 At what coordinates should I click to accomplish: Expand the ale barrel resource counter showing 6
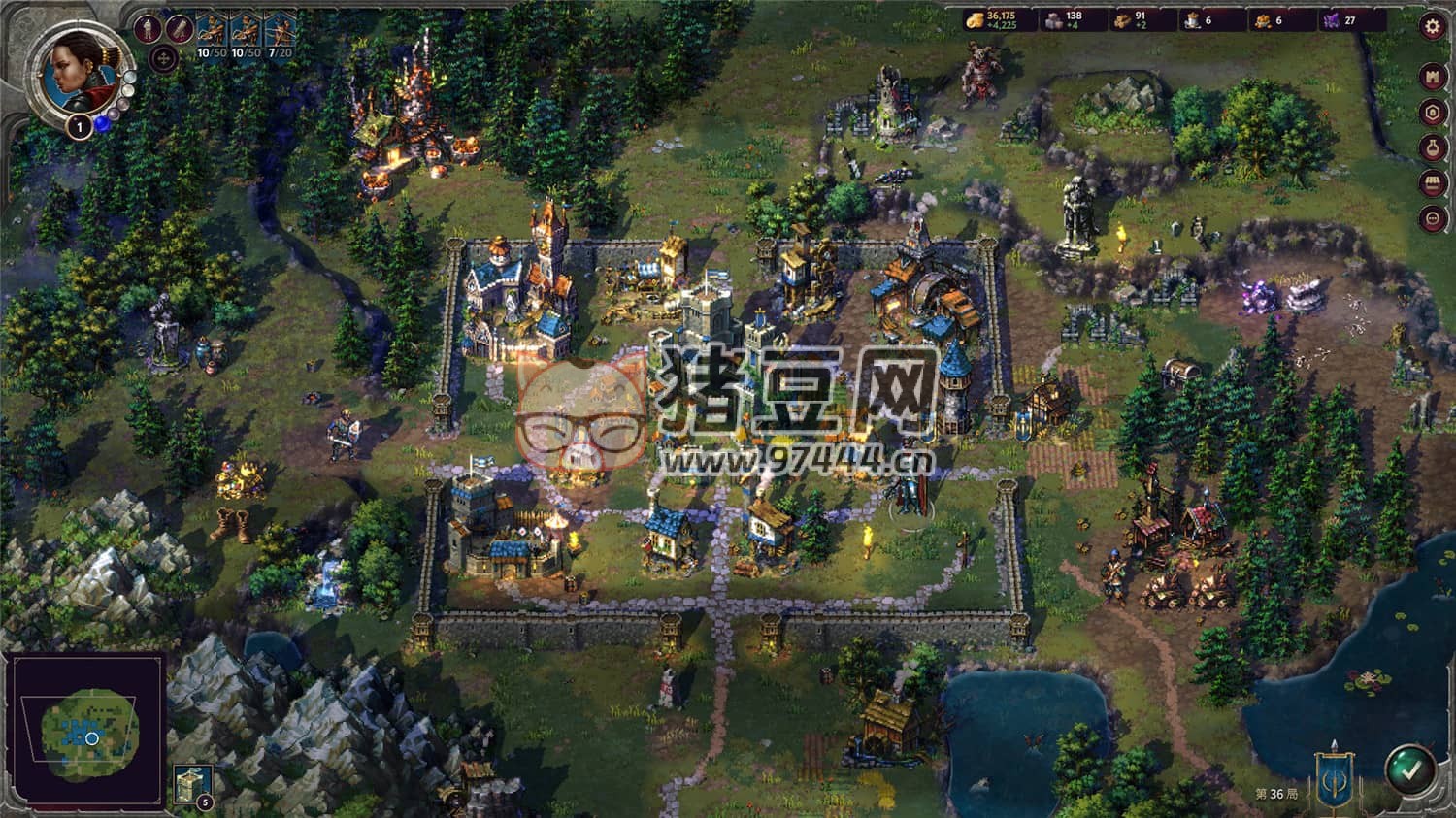click(x=1192, y=19)
